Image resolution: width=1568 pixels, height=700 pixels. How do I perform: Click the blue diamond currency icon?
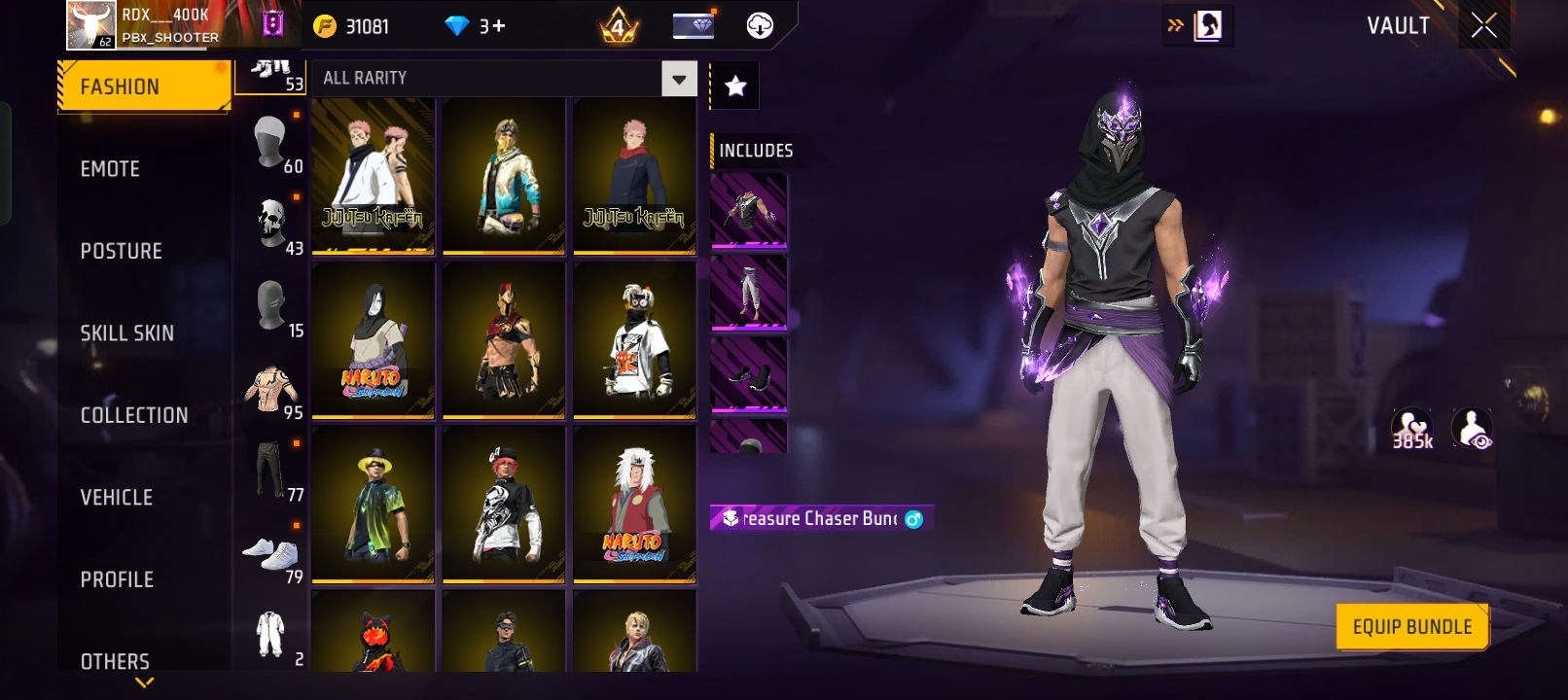(456, 26)
